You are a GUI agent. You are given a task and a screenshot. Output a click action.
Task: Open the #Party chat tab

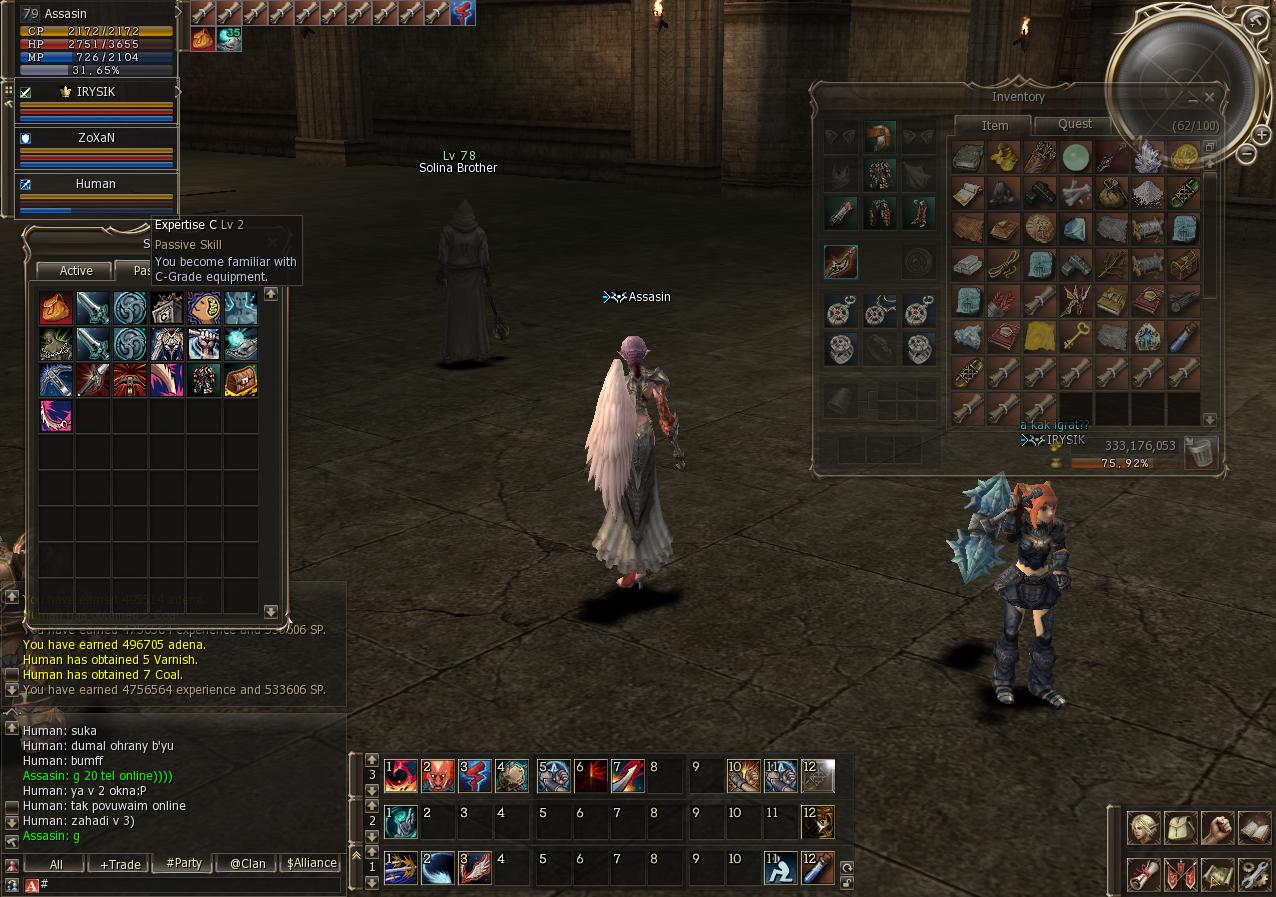click(x=184, y=863)
